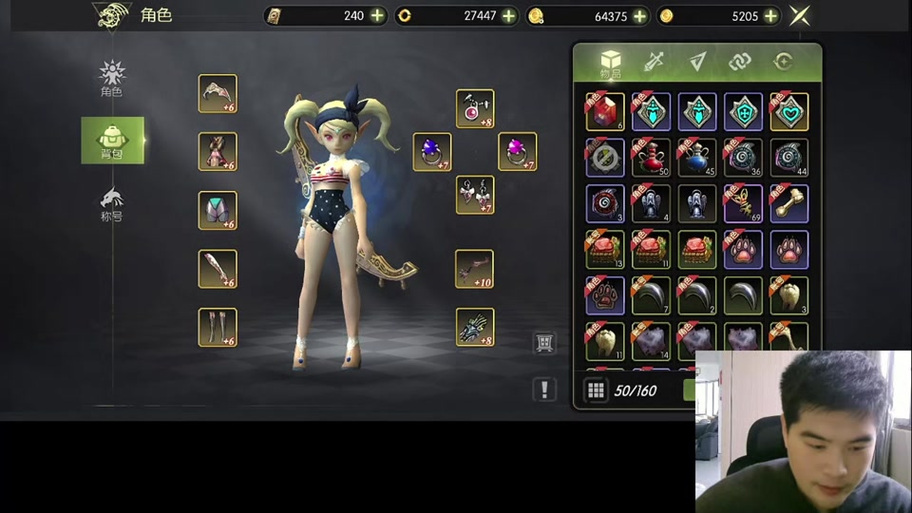Inspect the equipped pink gem ring
The width and height of the screenshot is (912, 513).
(517, 152)
